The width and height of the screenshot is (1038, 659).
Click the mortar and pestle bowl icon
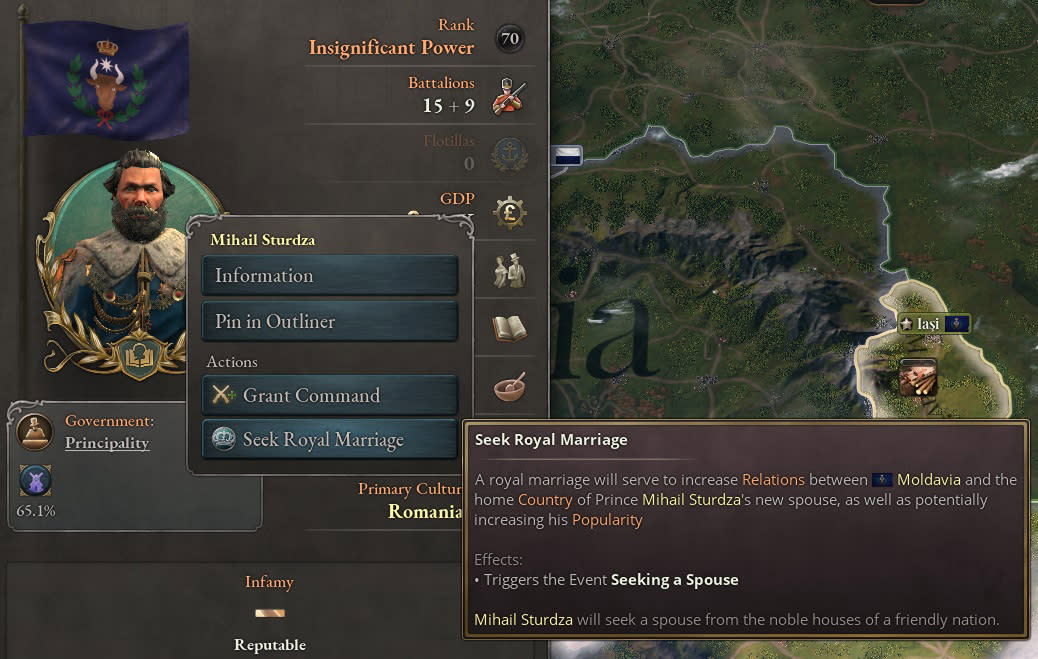[510, 387]
